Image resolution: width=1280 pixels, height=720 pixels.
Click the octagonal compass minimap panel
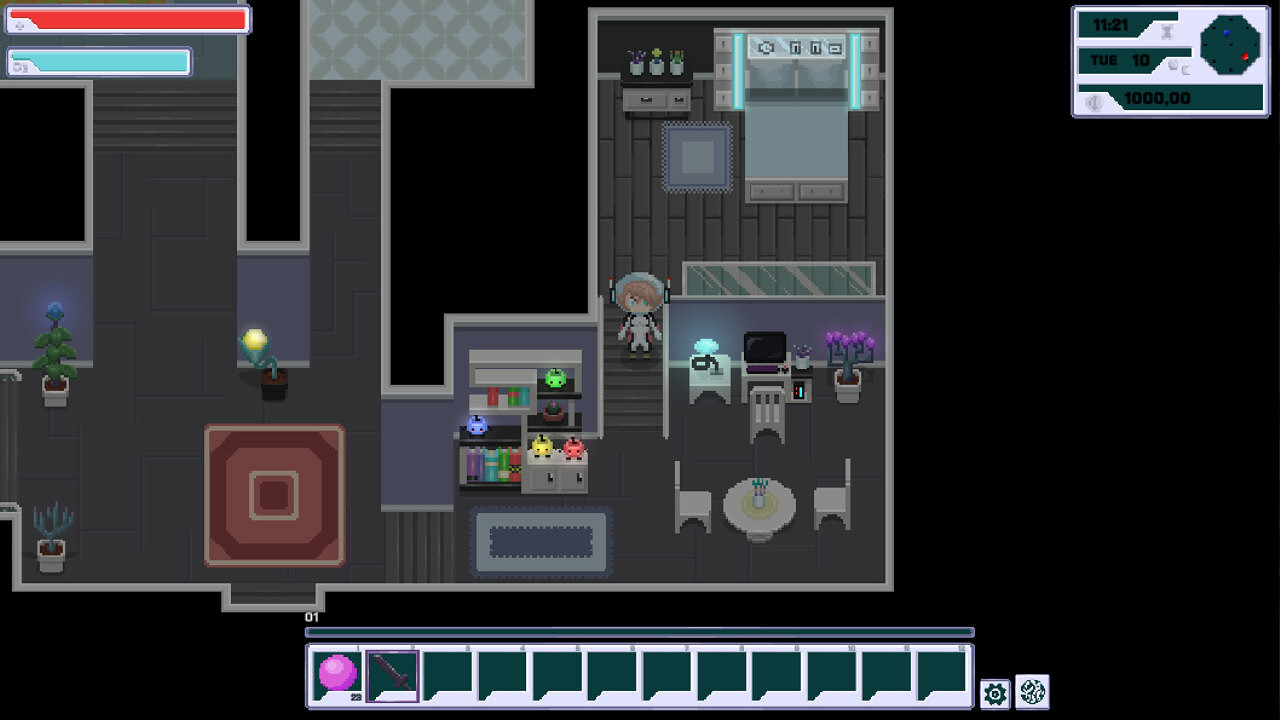[1231, 46]
